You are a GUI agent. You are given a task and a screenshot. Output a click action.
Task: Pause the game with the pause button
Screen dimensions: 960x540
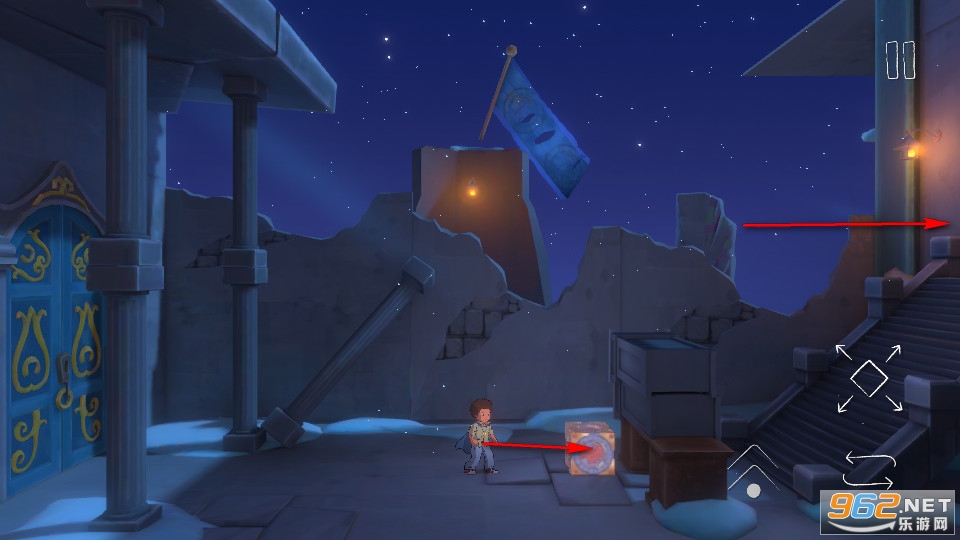(x=900, y=60)
